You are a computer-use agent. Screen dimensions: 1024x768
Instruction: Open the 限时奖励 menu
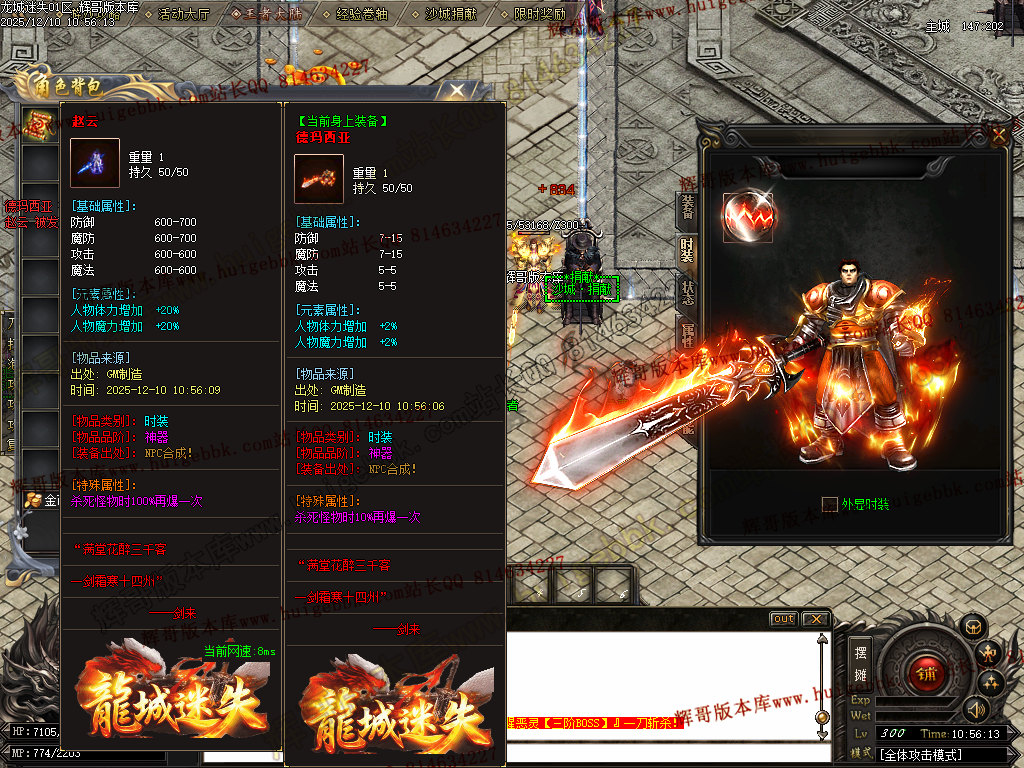pyautogui.click(x=539, y=15)
